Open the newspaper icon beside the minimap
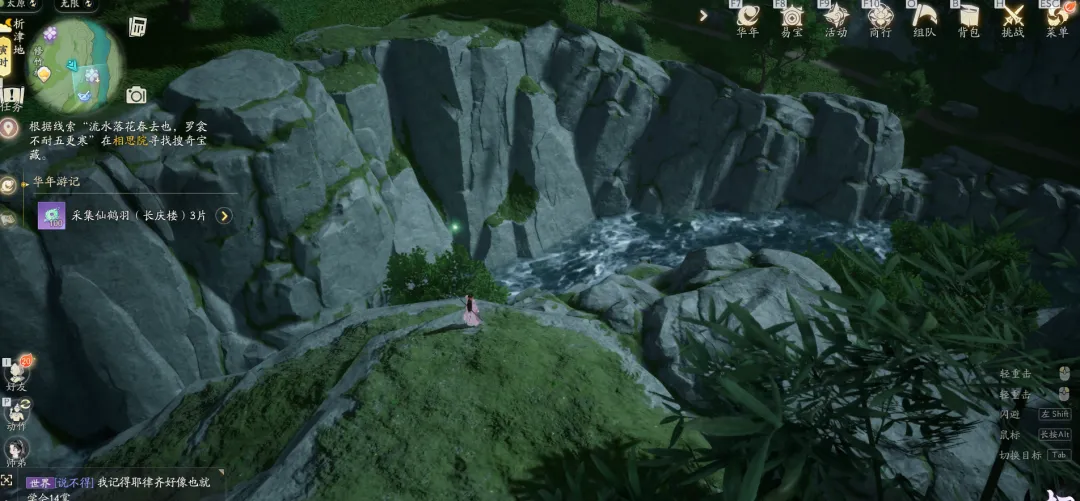 [x=138, y=26]
